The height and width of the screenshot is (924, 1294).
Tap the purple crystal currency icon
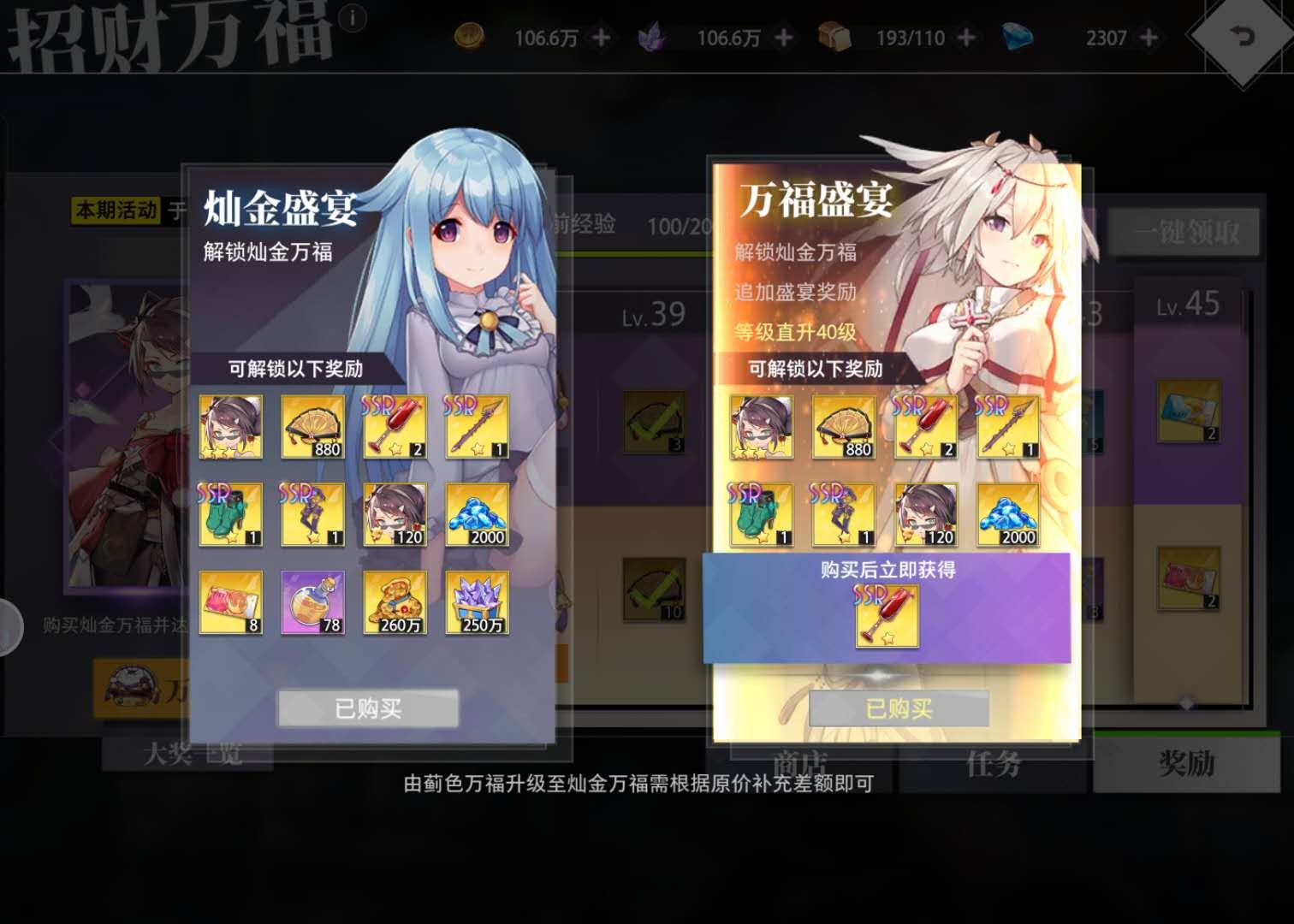pyautogui.click(x=650, y=38)
